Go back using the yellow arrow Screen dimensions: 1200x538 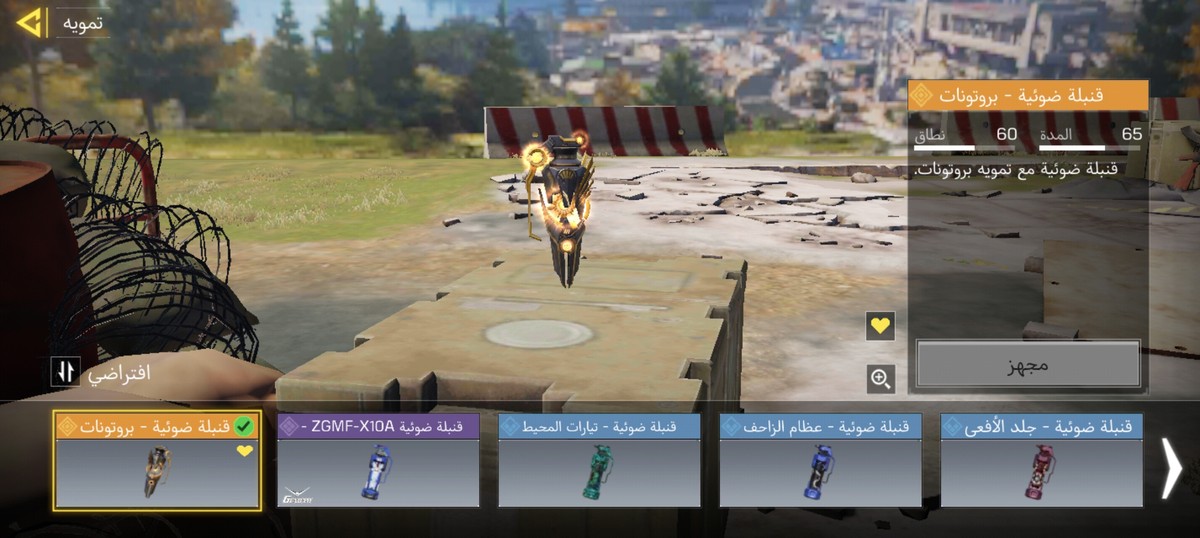[29, 22]
